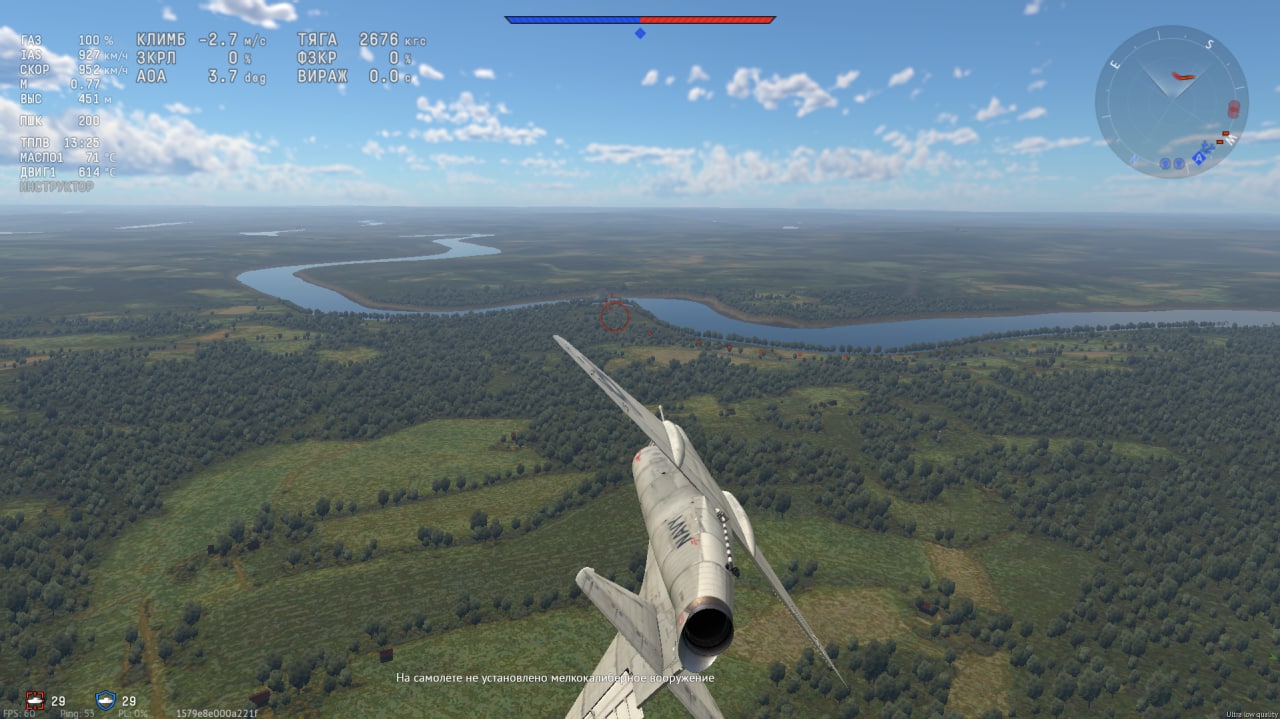
Task: Click the circular radar minimap
Action: (x=1171, y=102)
